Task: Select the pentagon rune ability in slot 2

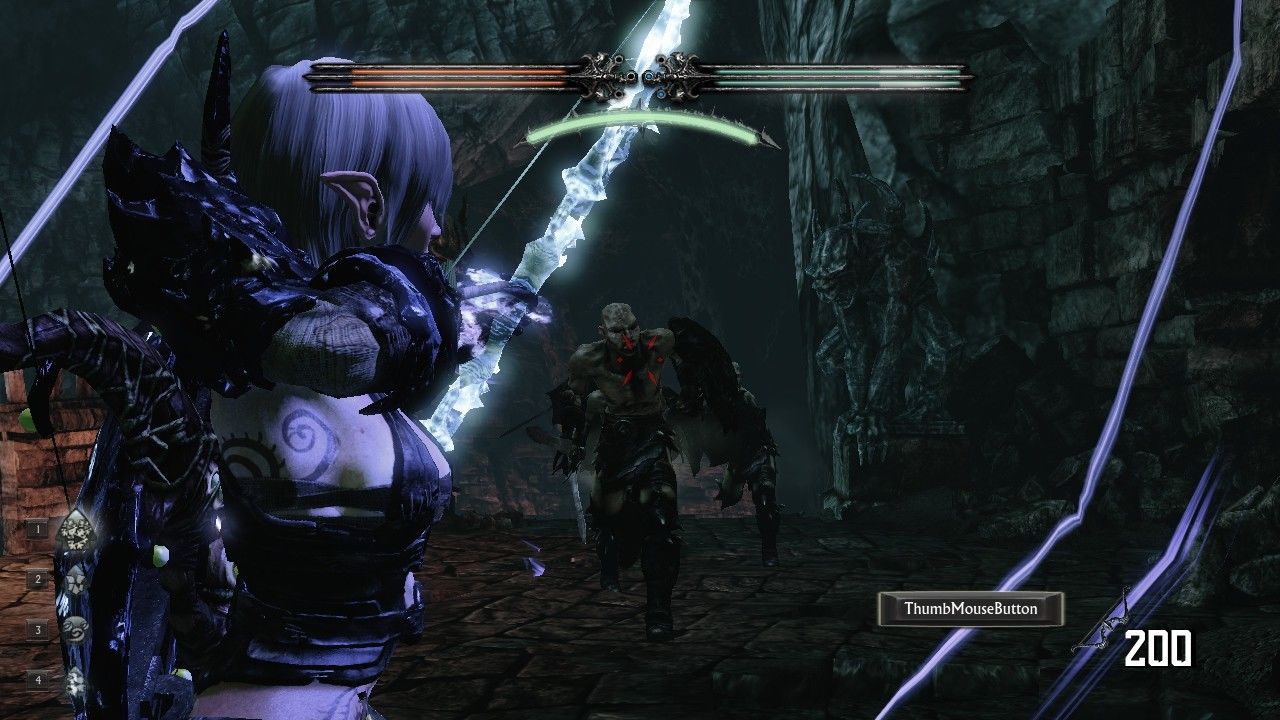Action: click(x=75, y=580)
